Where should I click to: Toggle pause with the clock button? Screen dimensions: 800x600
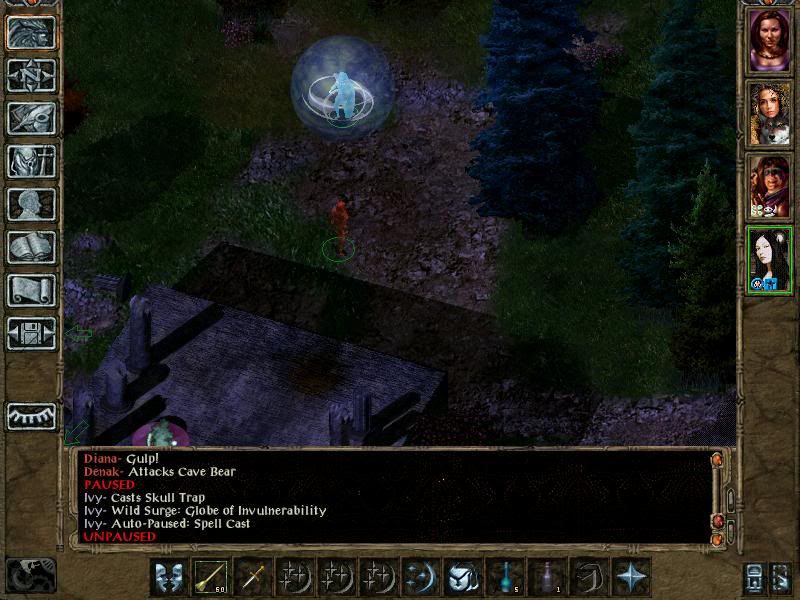[x=31, y=575]
